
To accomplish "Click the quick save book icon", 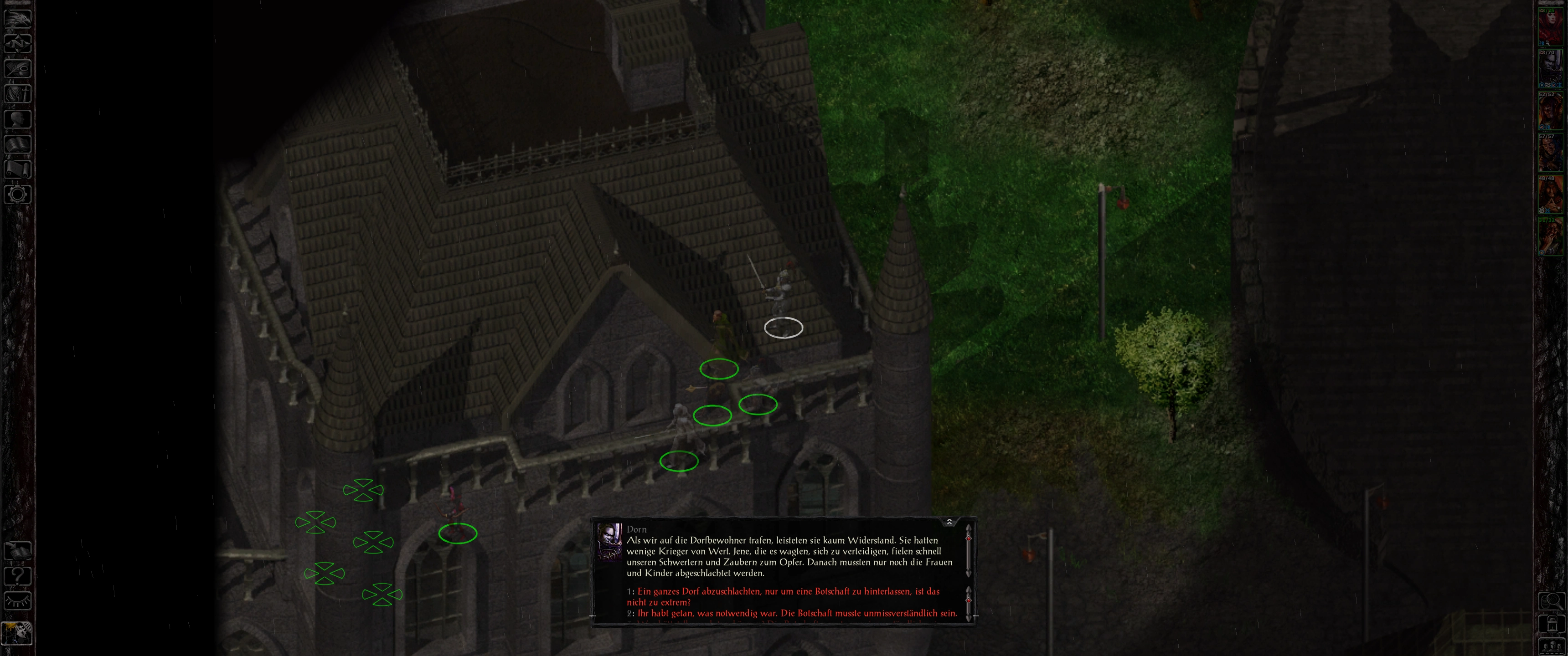I will (17, 551).
